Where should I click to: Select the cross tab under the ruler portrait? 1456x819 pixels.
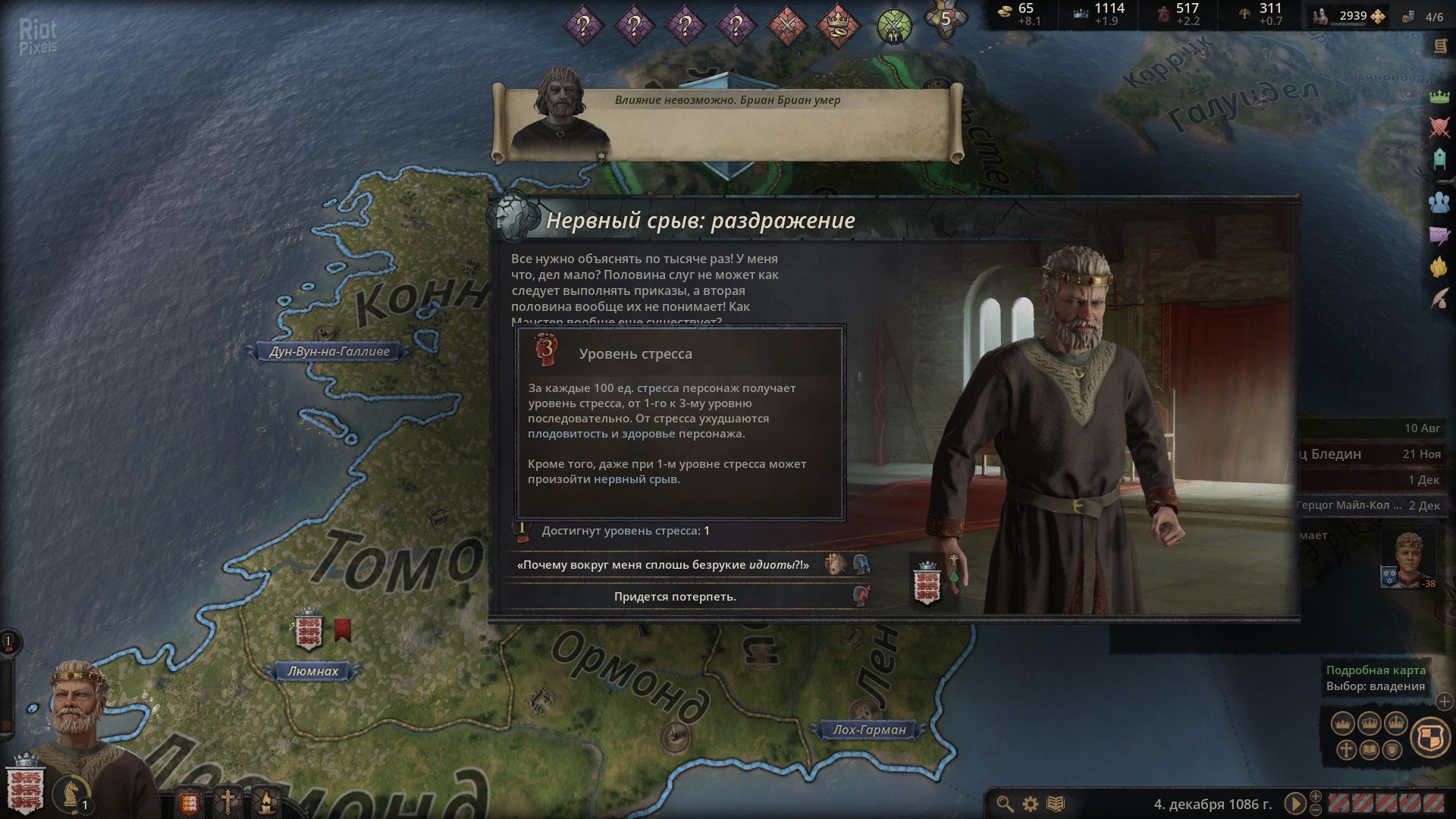[x=228, y=800]
